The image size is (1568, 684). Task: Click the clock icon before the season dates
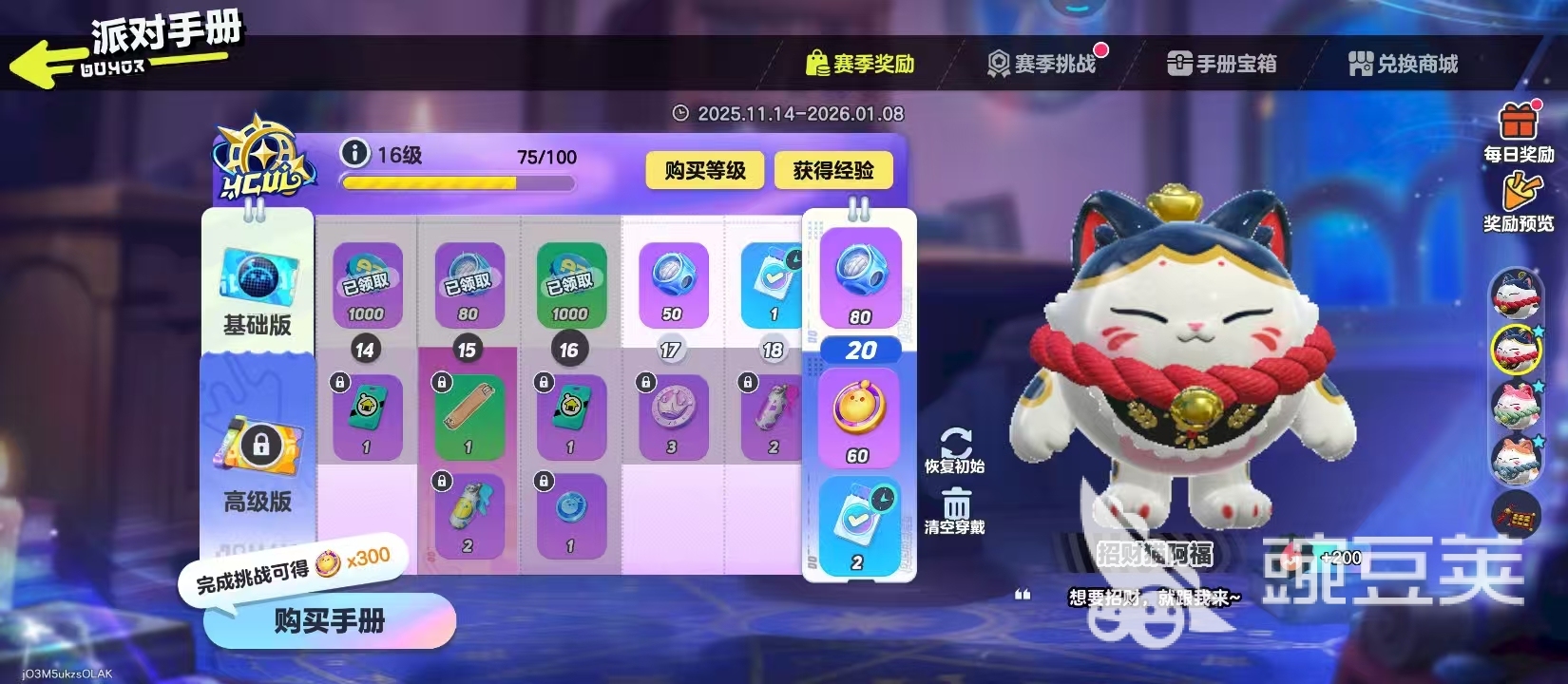680,112
